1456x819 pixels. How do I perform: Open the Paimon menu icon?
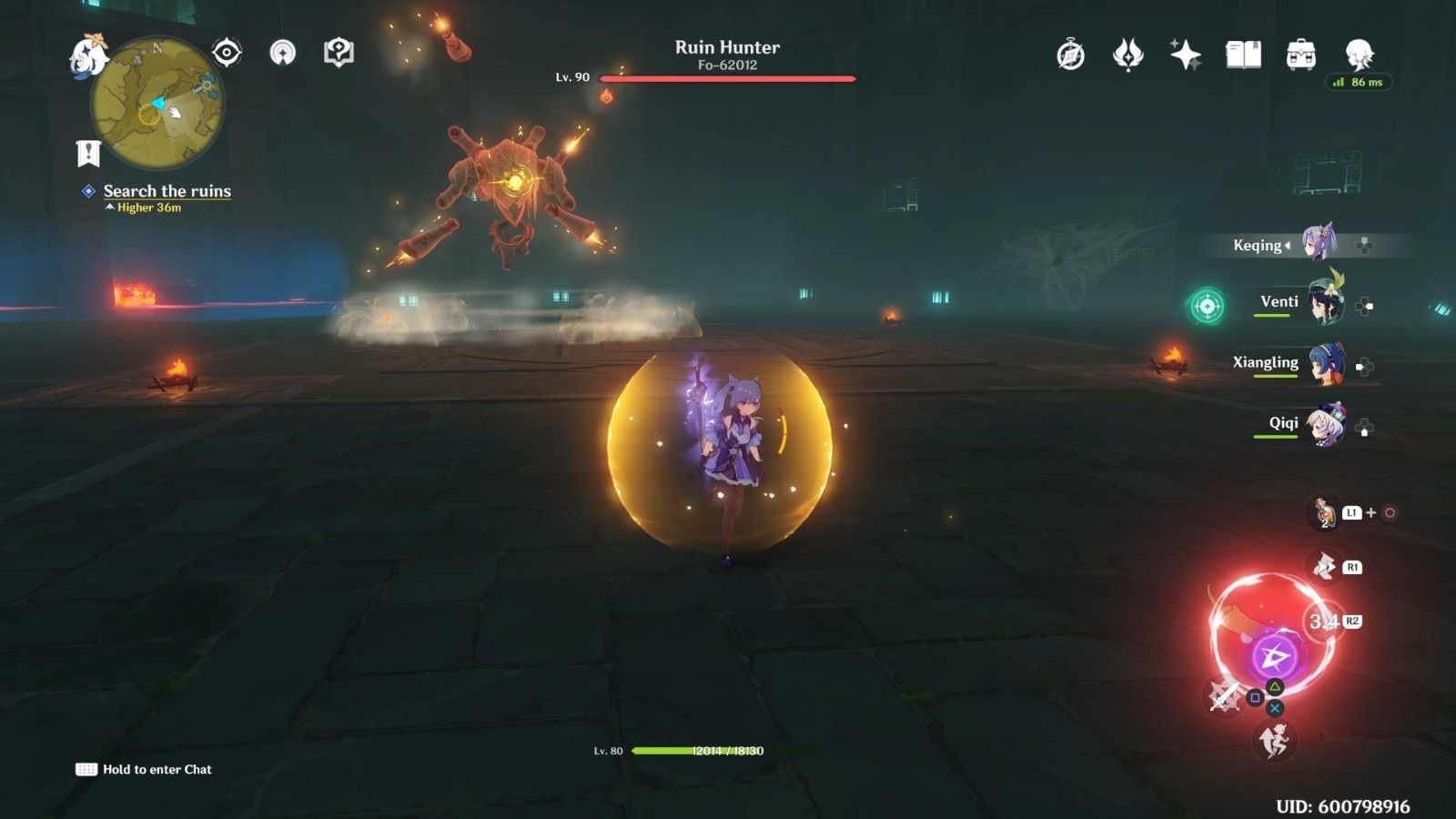coord(88,55)
